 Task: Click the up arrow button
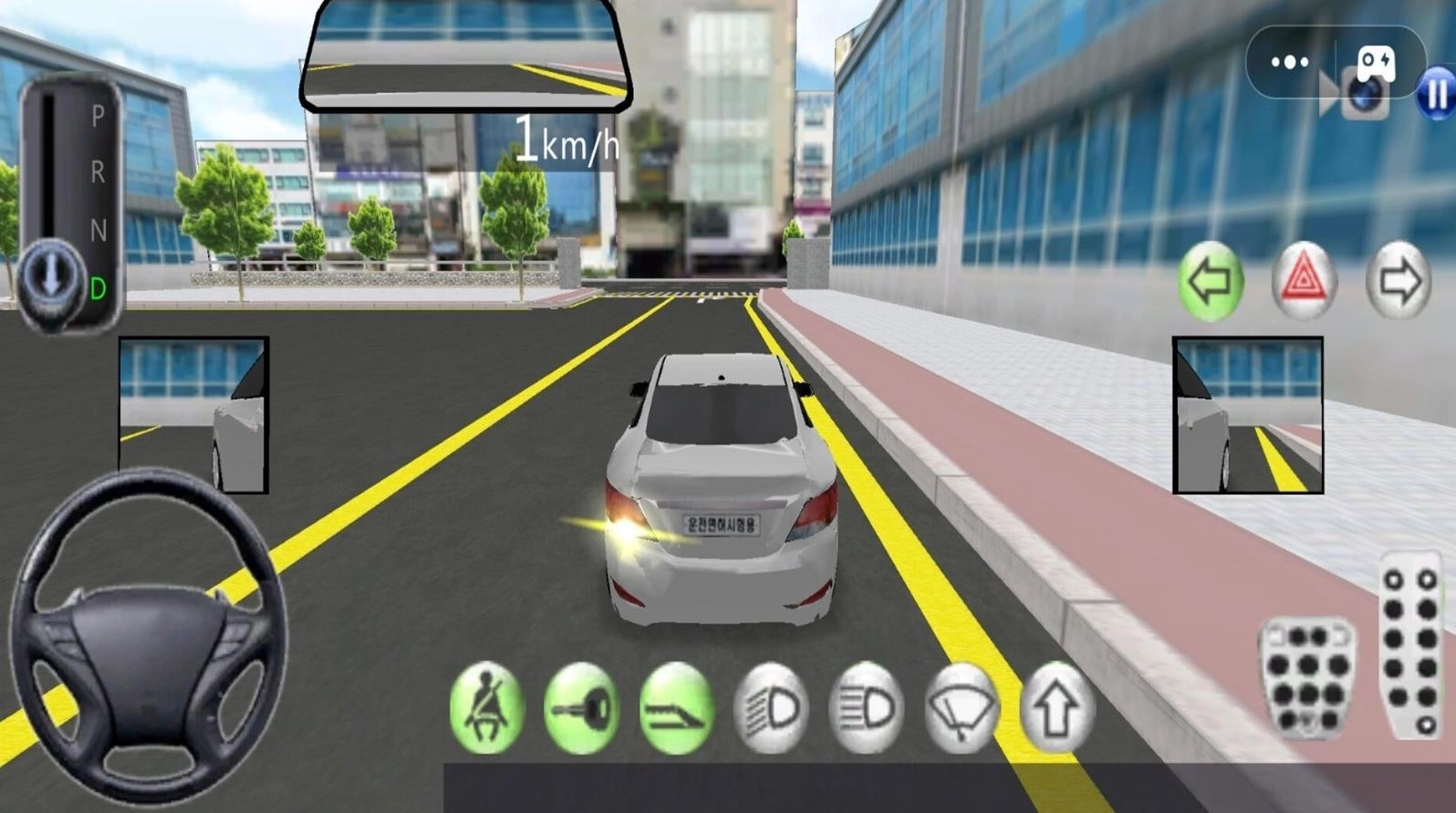tap(1056, 709)
